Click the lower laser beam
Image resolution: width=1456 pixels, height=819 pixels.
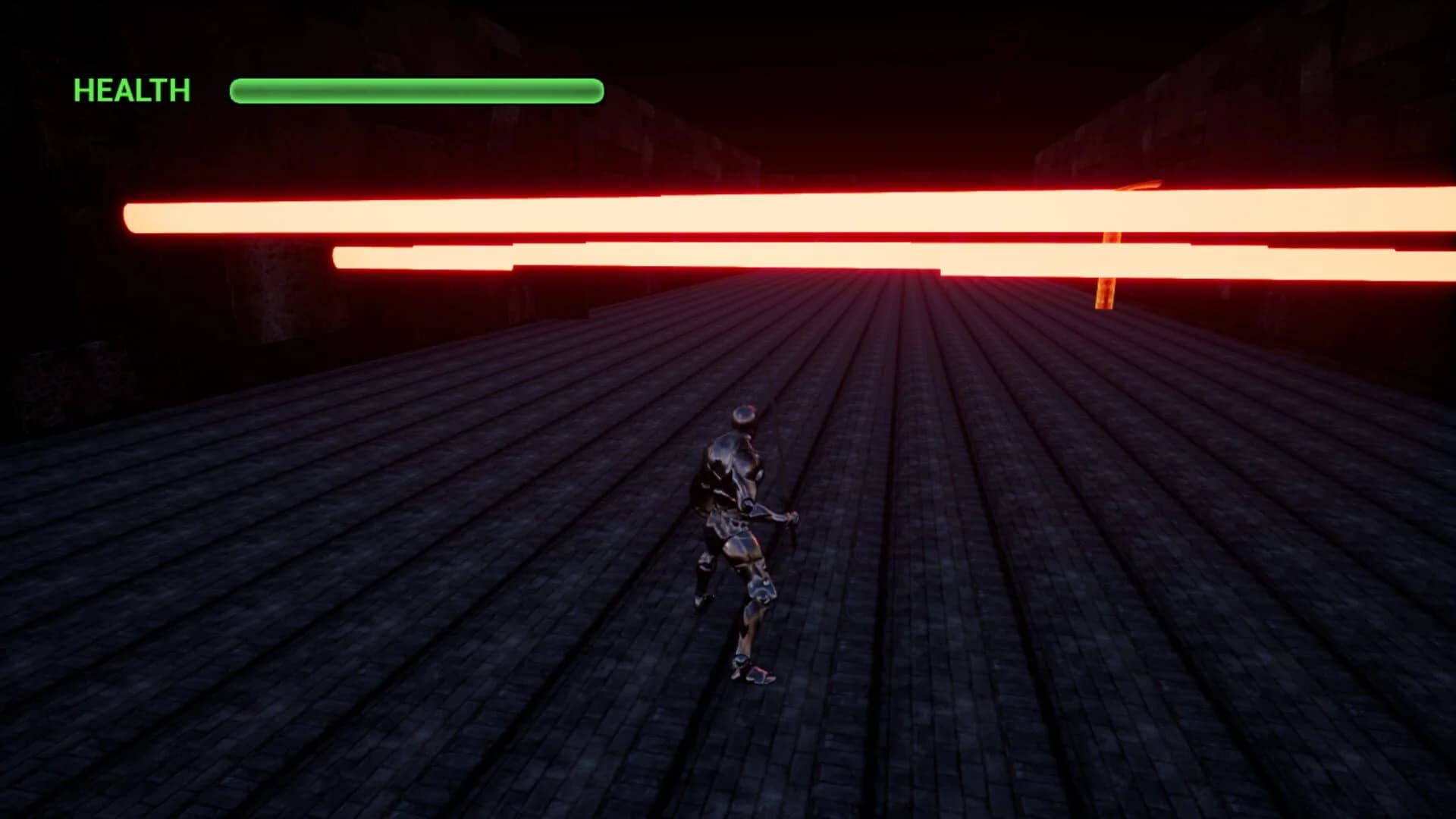click(x=834, y=262)
